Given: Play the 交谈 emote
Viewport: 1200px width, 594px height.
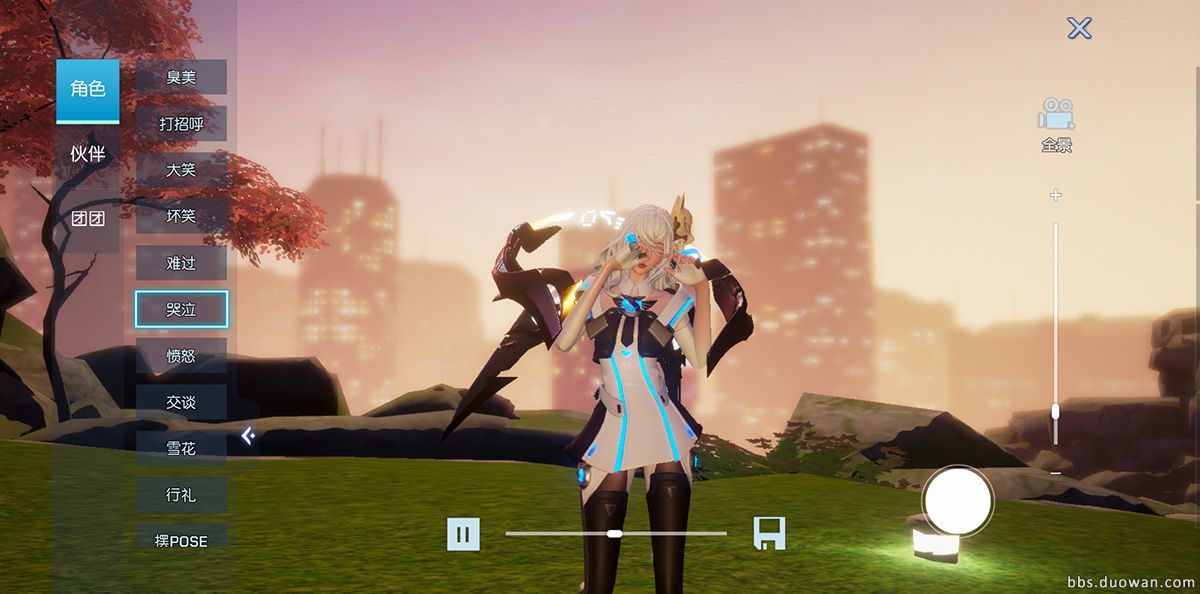Looking at the screenshot, I should click(x=181, y=402).
